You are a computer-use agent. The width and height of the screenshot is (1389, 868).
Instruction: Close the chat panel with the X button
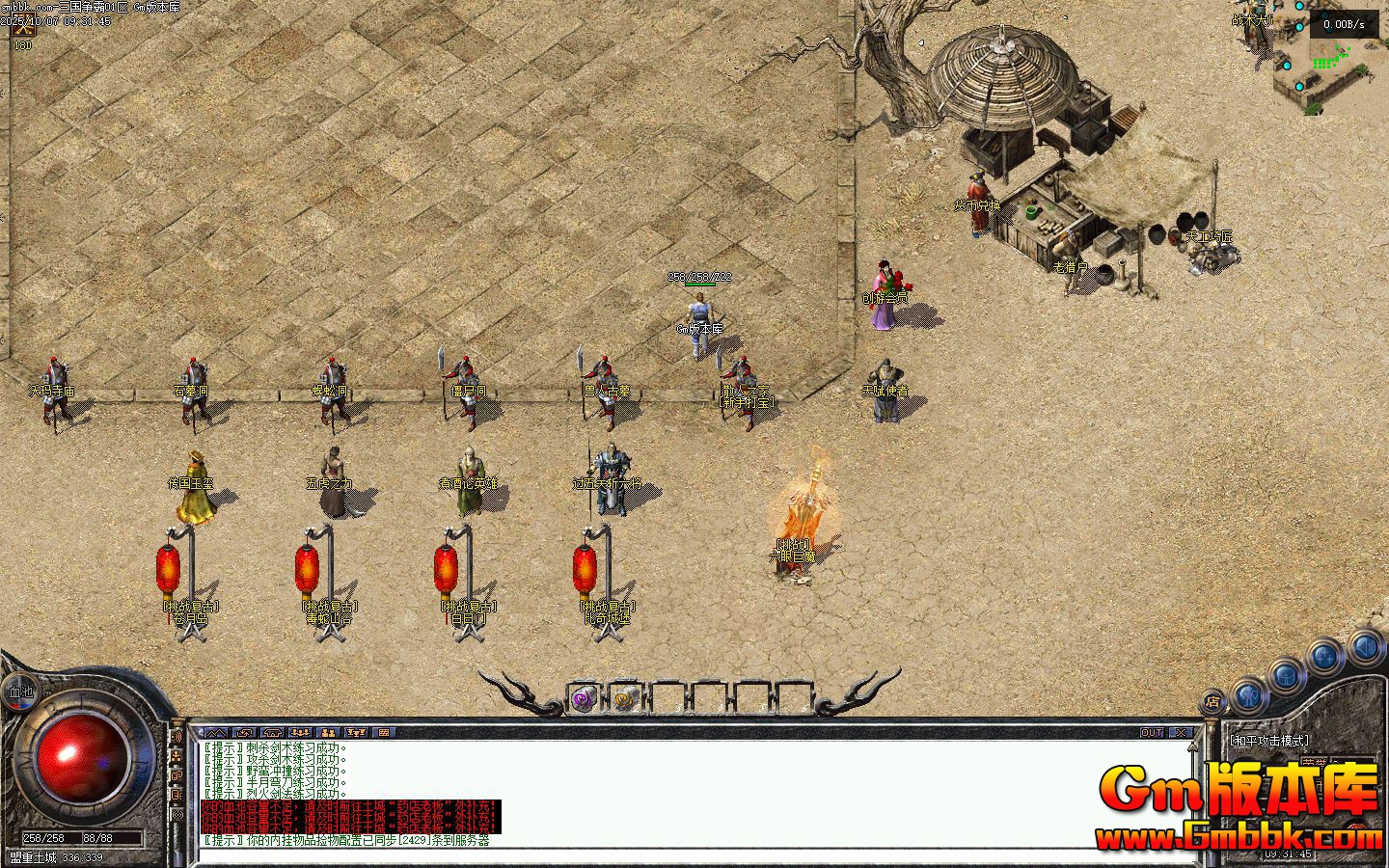click(1181, 733)
